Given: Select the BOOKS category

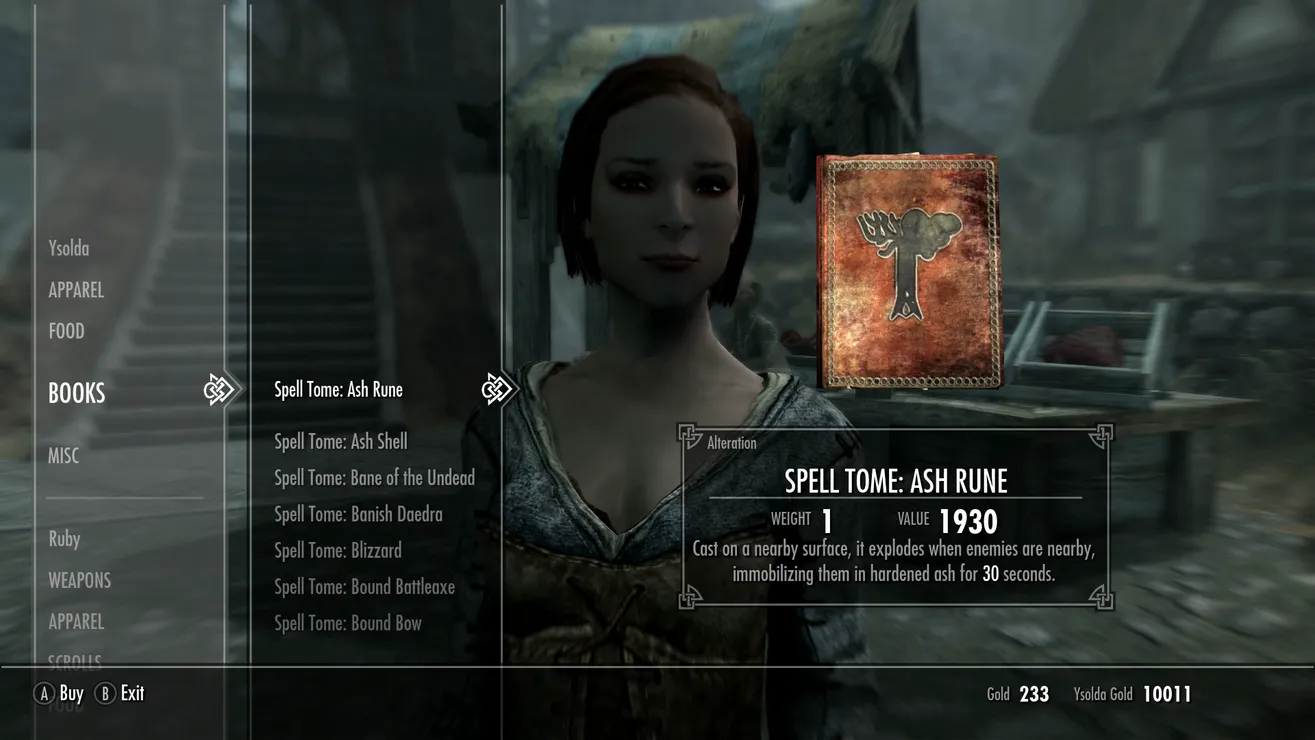Looking at the screenshot, I should tap(77, 393).
